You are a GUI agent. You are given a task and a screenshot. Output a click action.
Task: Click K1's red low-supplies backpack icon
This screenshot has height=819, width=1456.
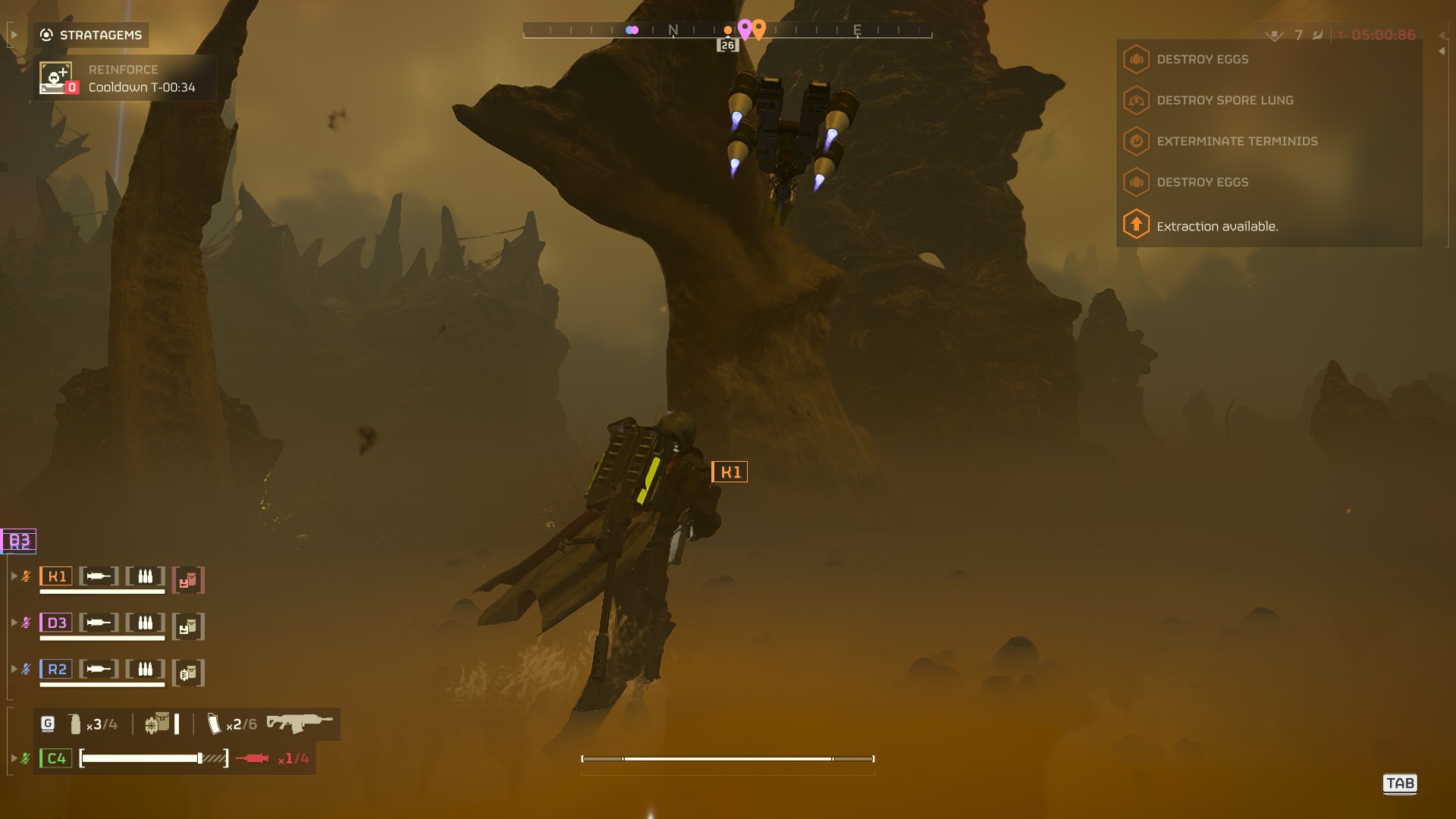(188, 579)
